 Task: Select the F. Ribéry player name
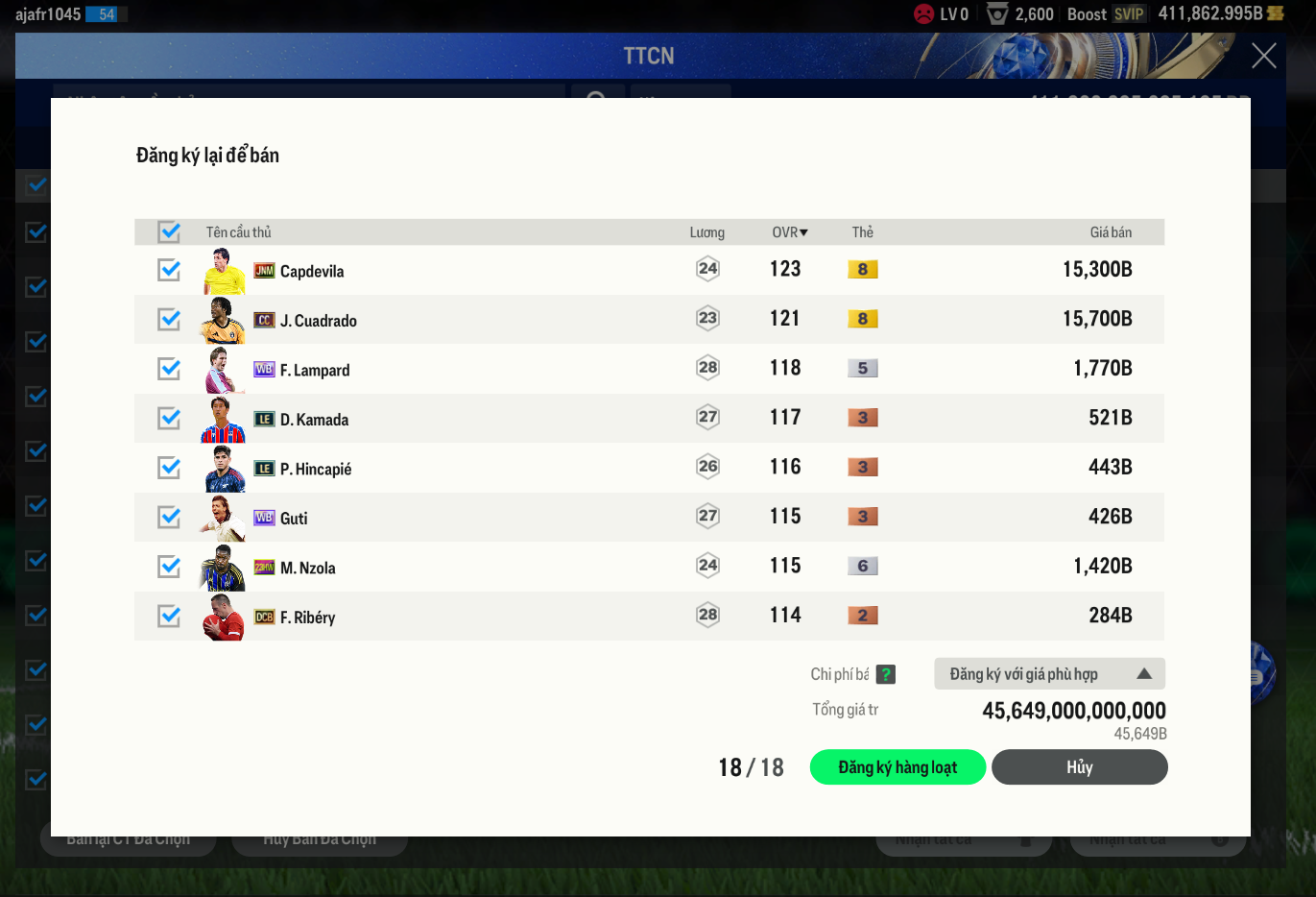(x=307, y=618)
